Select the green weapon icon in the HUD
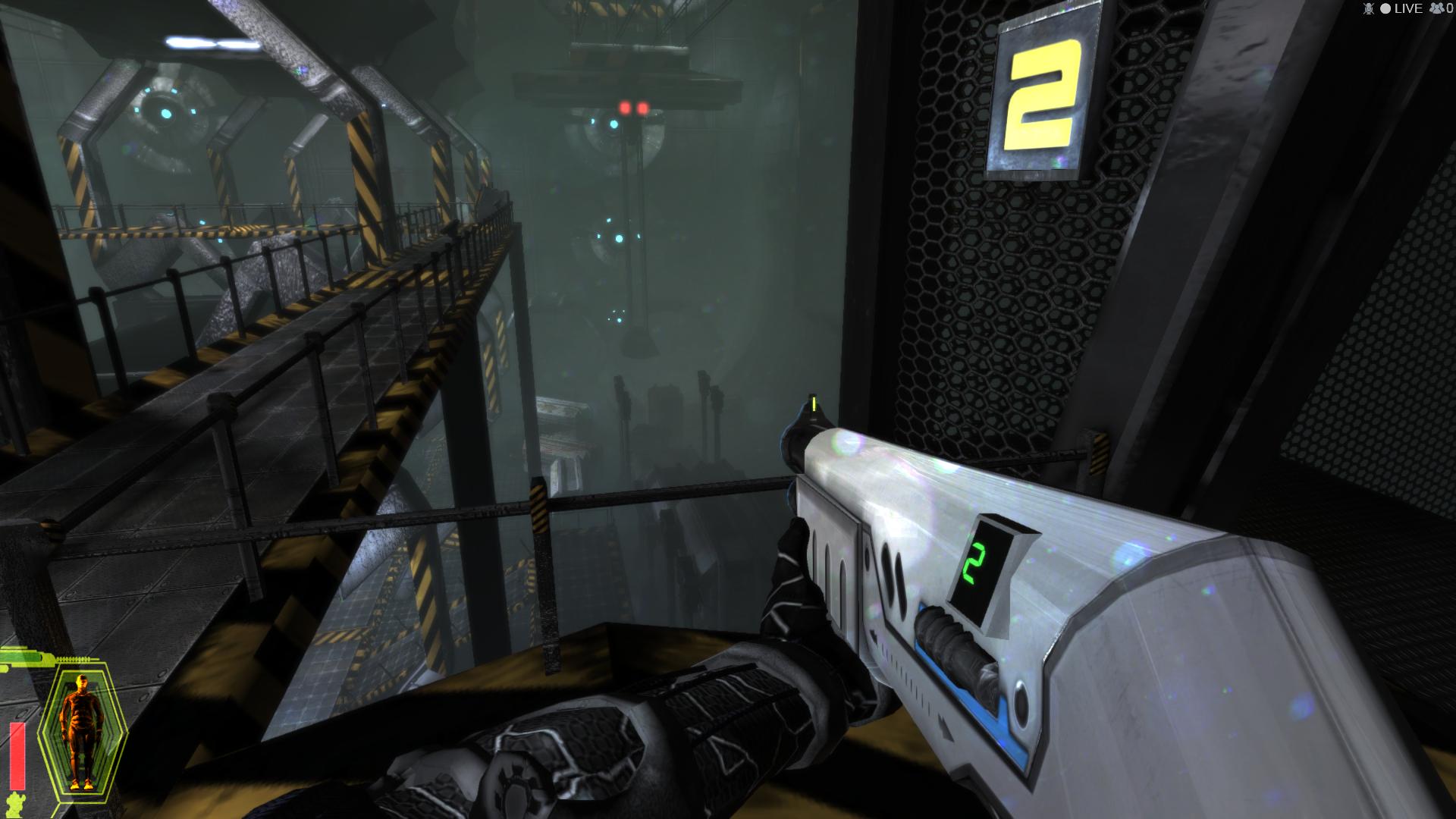Image resolution: width=1456 pixels, height=819 pixels. point(23,658)
